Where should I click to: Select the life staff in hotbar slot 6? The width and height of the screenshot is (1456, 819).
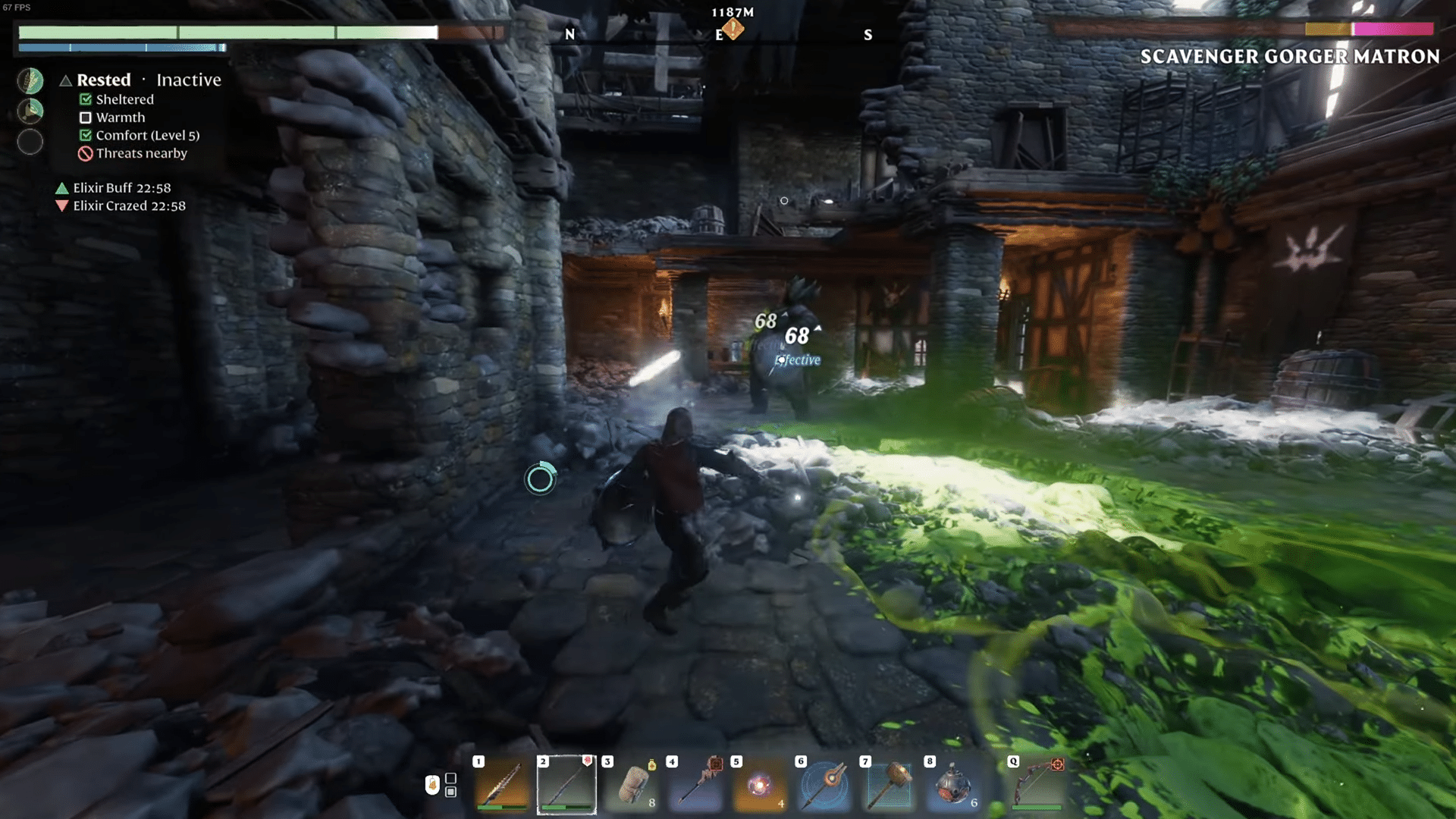pos(825,785)
